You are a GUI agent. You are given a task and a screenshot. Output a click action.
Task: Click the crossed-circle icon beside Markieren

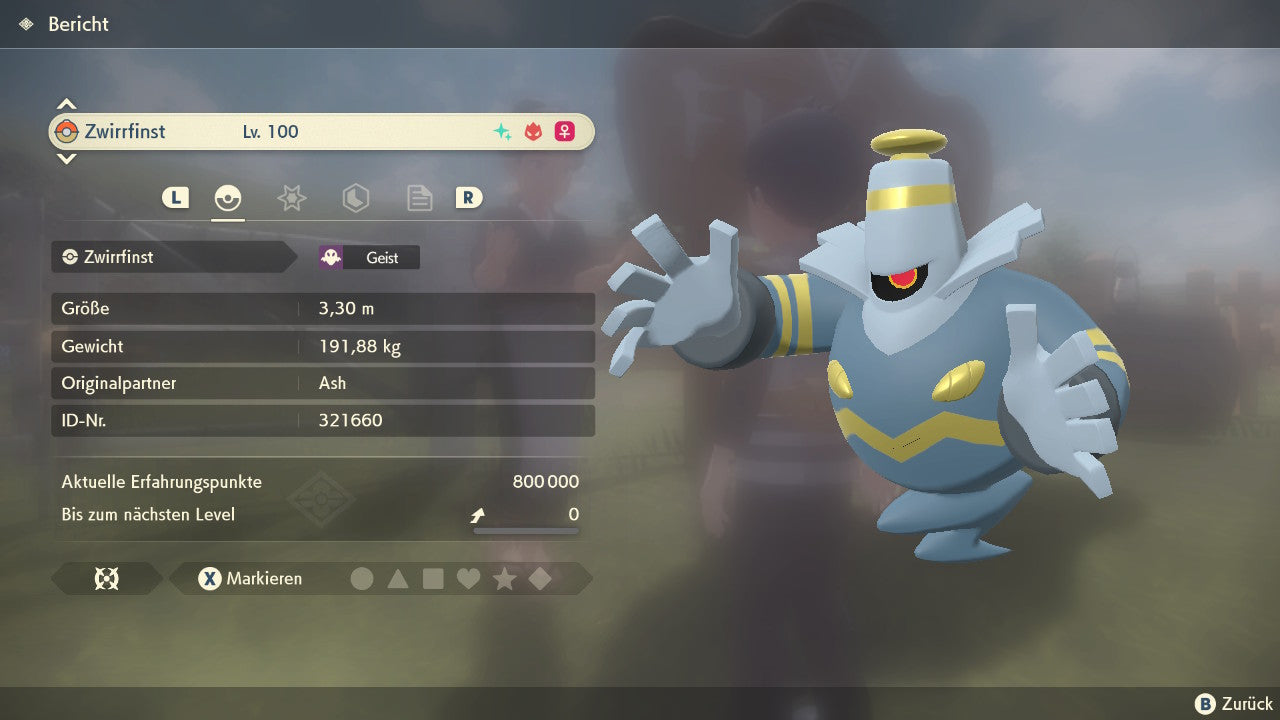(x=106, y=579)
